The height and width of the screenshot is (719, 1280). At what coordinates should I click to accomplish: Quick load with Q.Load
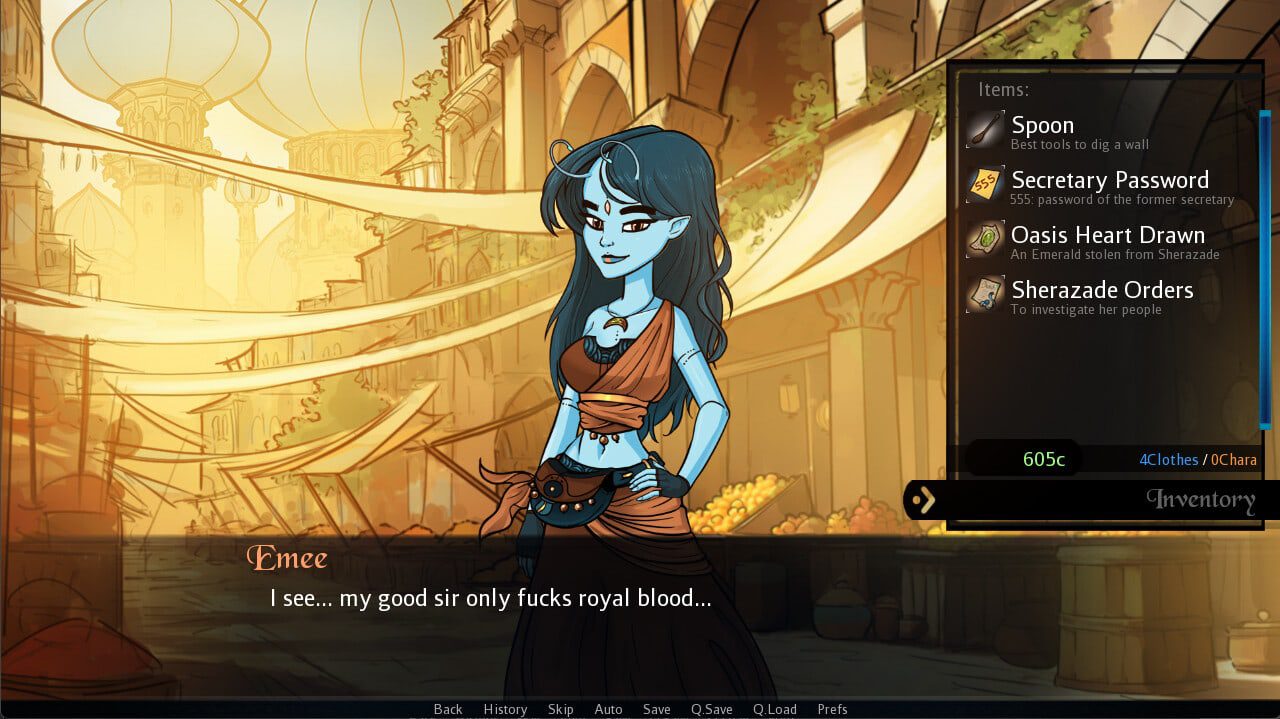pos(774,709)
